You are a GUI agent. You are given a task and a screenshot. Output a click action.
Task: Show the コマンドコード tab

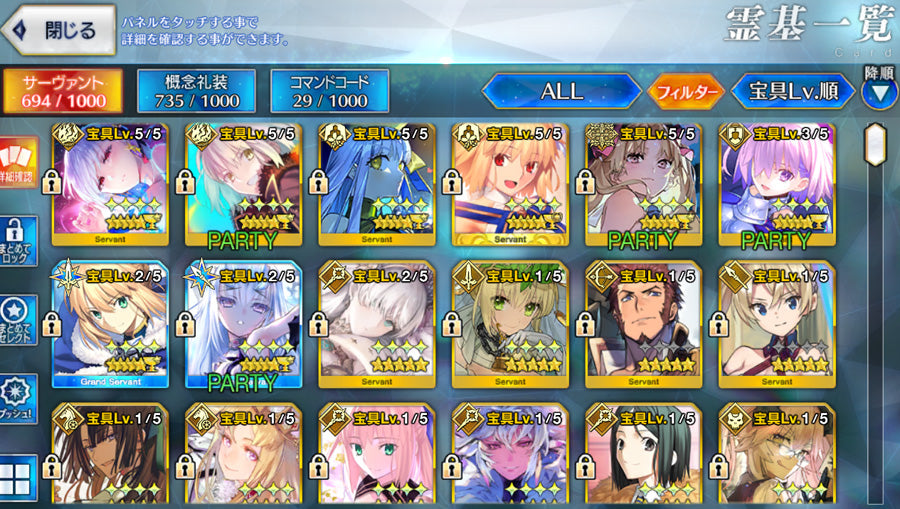point(329,90)
